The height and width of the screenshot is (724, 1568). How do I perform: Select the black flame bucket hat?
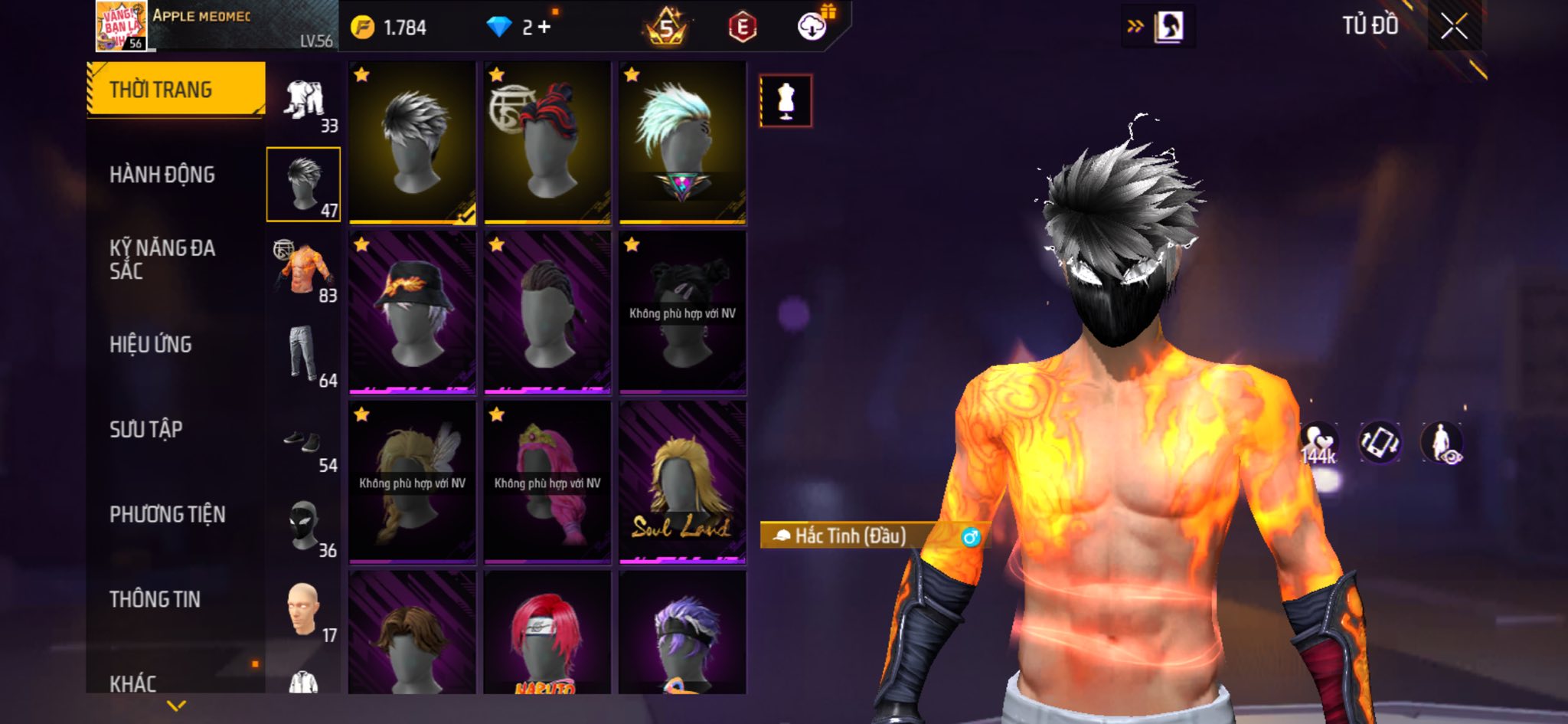(x=412, y=313)
